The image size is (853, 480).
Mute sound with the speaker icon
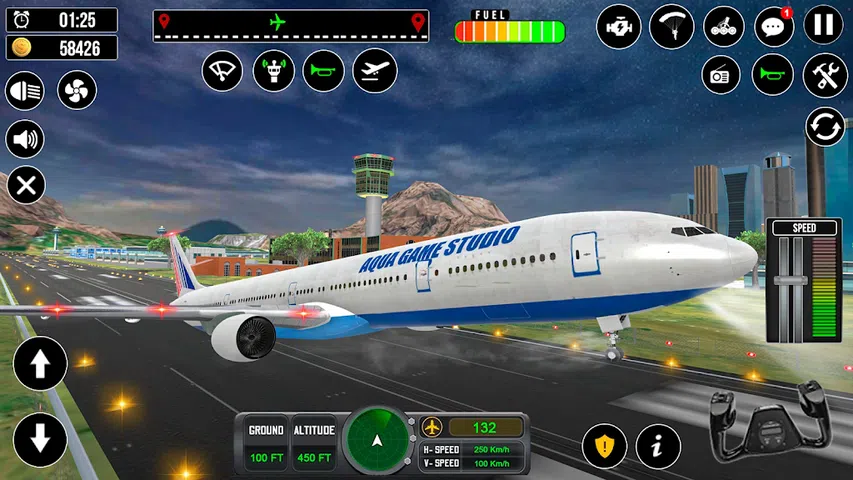(25, 139)
